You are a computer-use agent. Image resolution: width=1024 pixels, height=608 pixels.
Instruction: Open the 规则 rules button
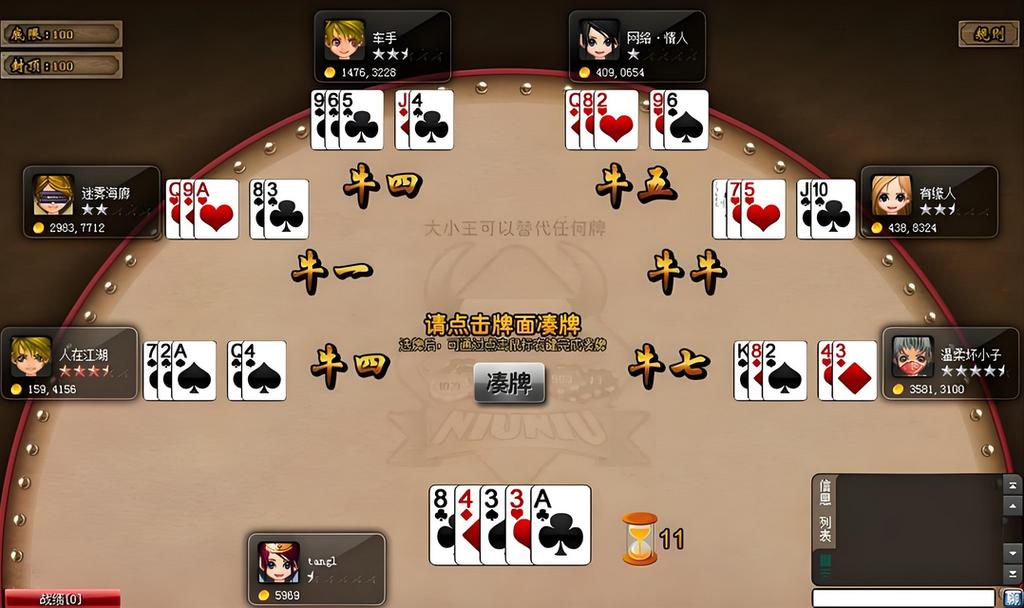[988, 34]
